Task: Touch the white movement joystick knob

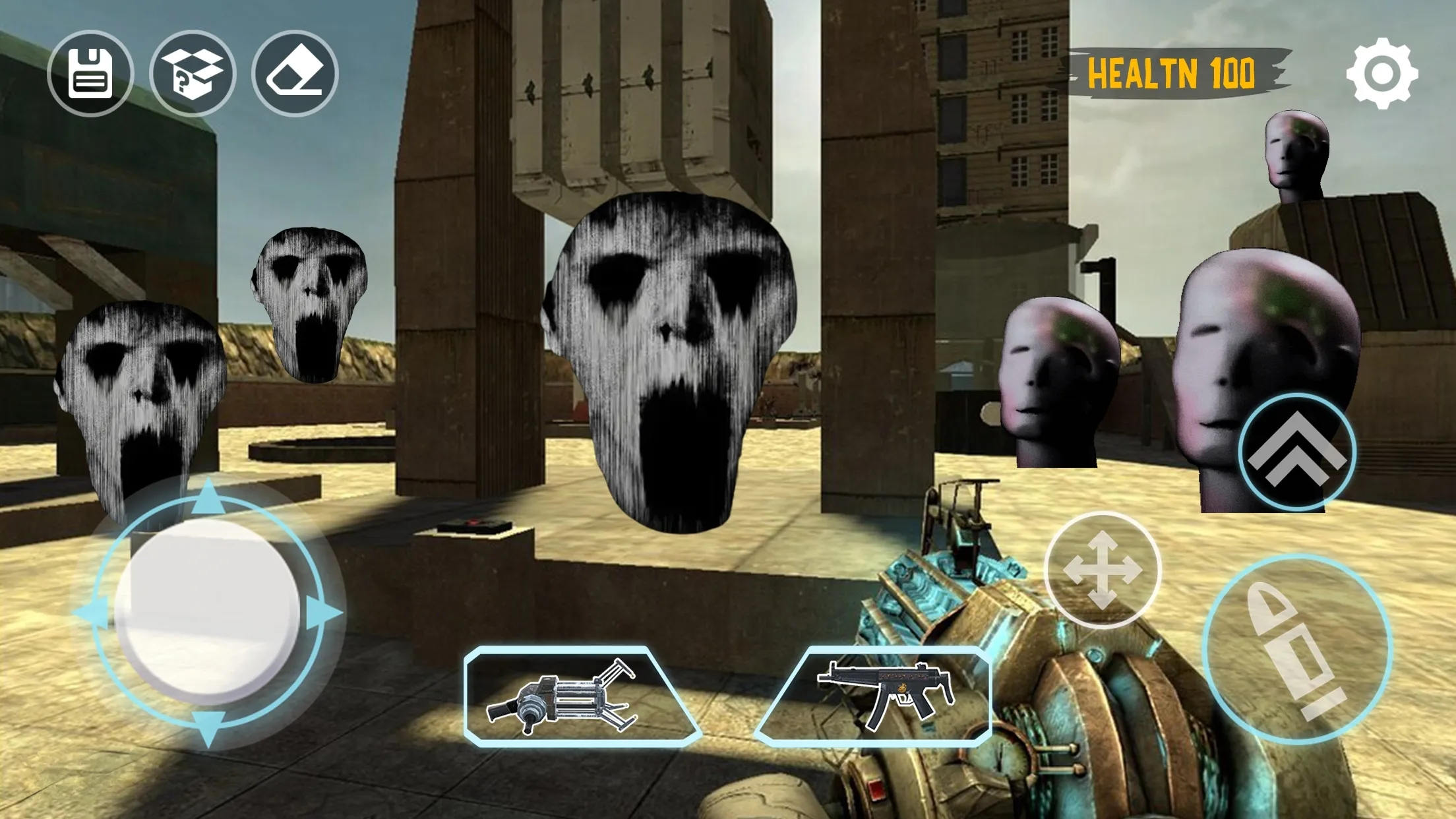Action: tap(208, 610)
